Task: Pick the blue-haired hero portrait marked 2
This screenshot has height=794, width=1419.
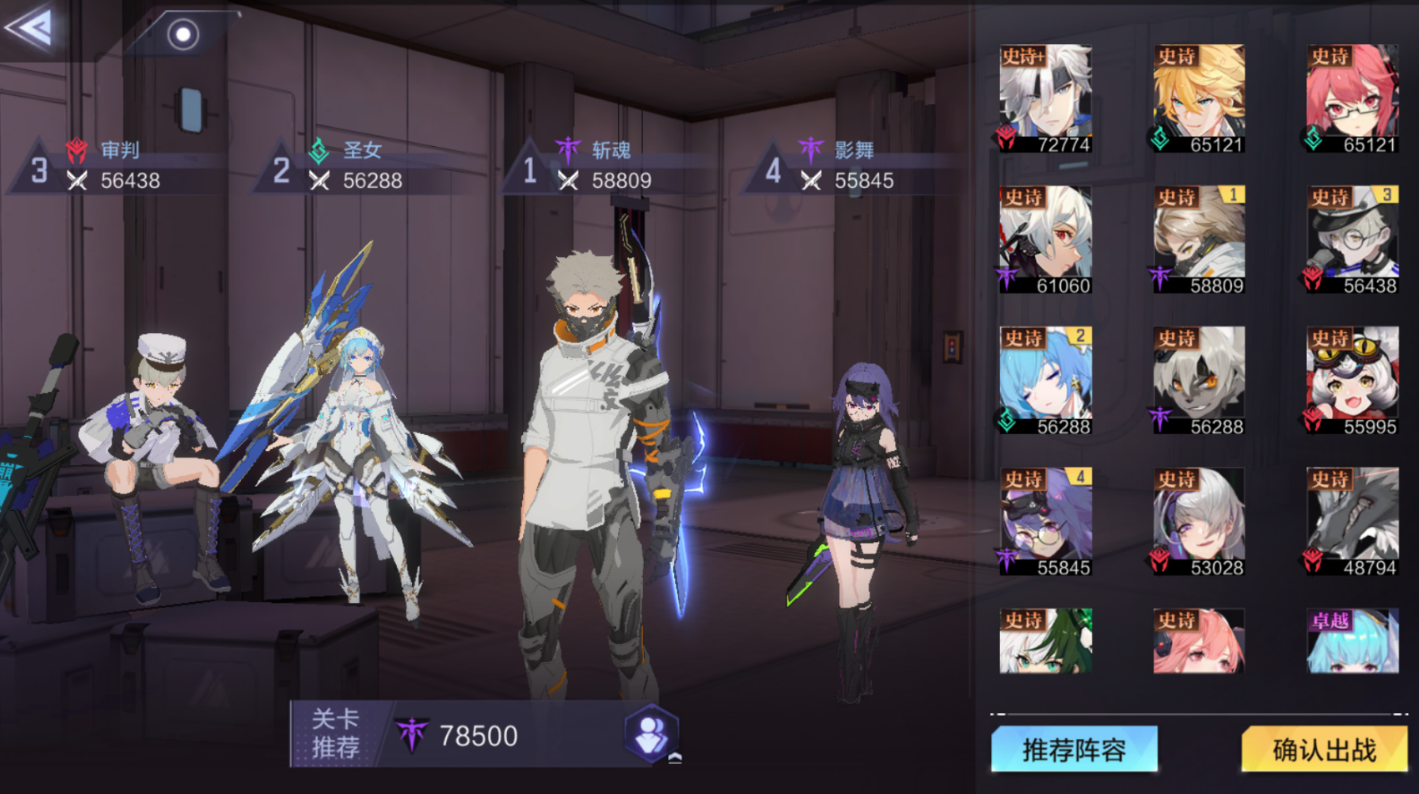Action: [1045, 380]
